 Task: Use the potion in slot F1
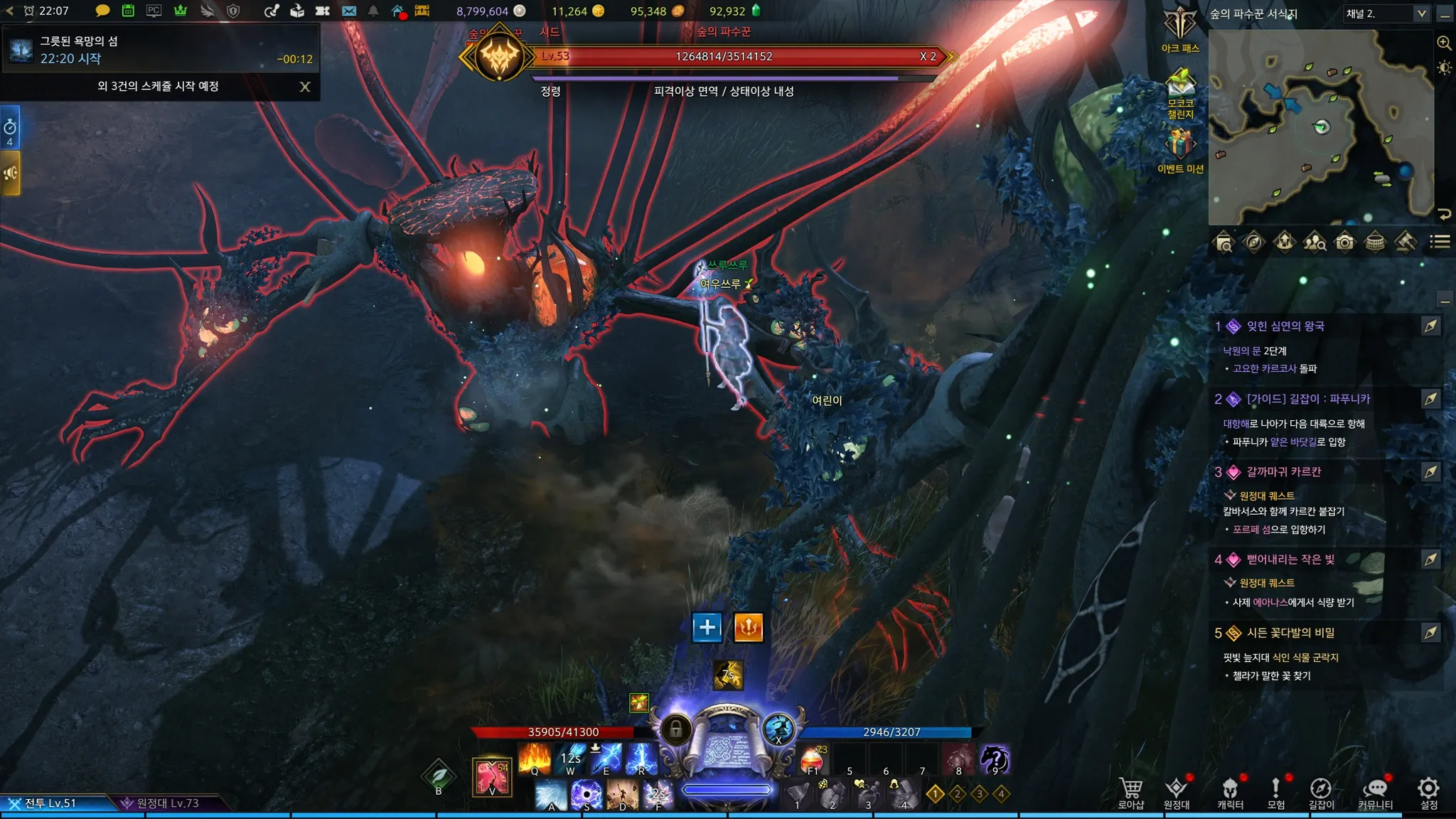pyautogui.click(x=812, y=760)
